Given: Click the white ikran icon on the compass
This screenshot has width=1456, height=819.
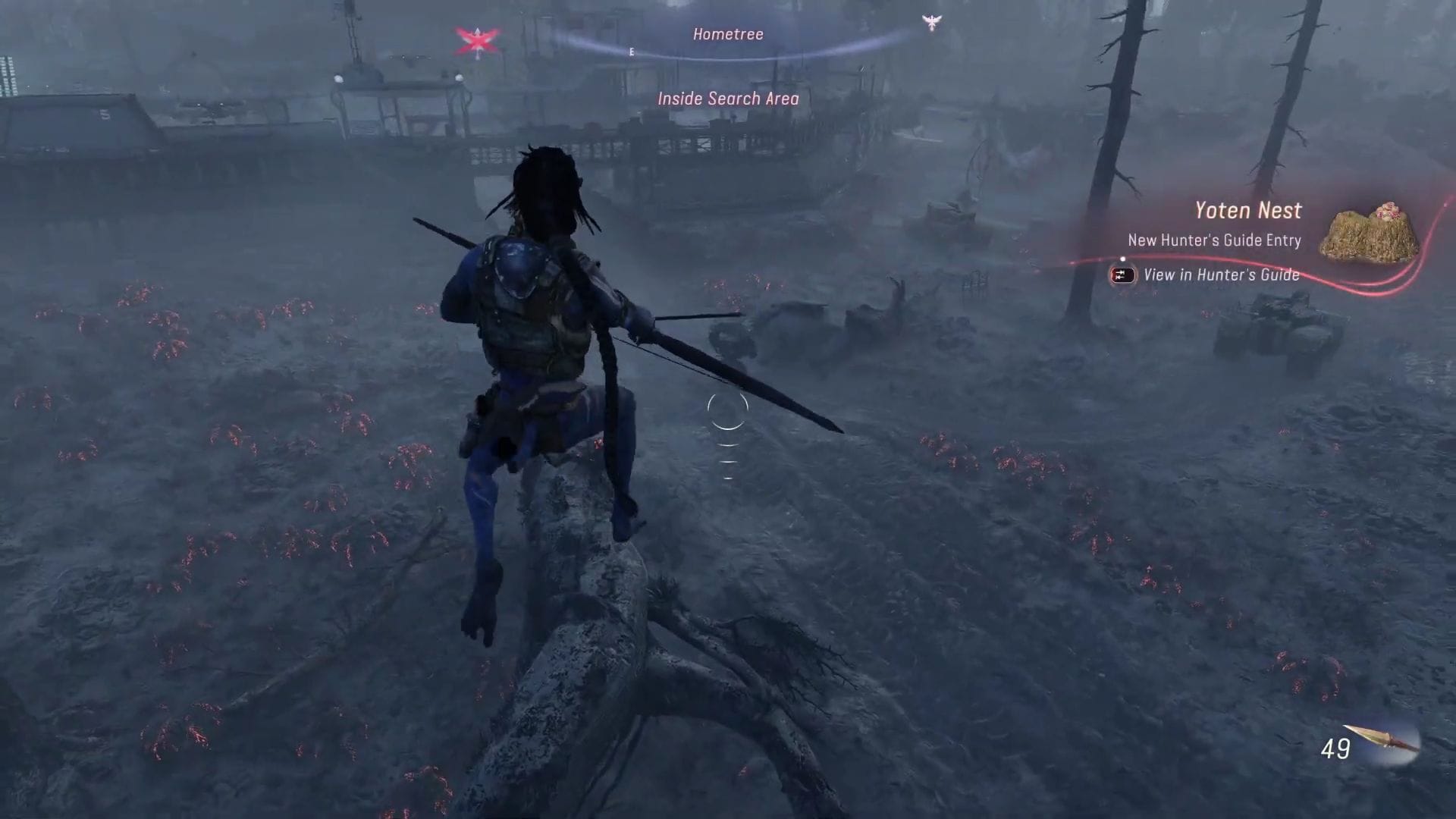Looking at the screenshot, I should (931, 23).
